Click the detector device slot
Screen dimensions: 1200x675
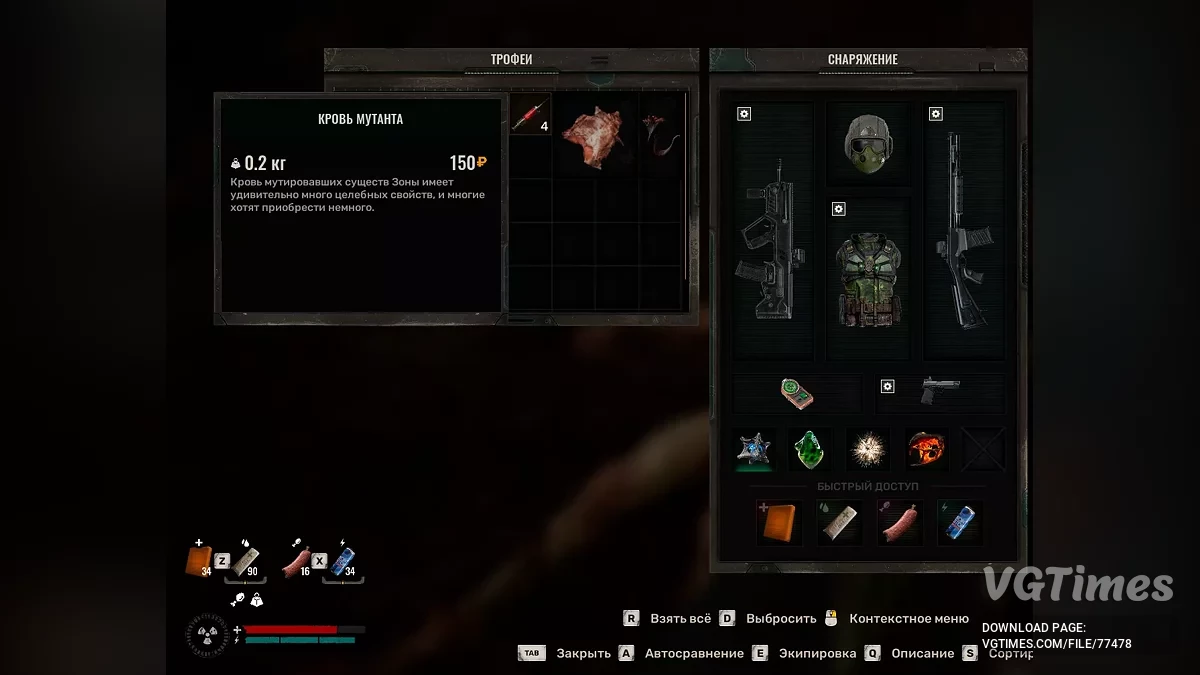tap(797, 393)
